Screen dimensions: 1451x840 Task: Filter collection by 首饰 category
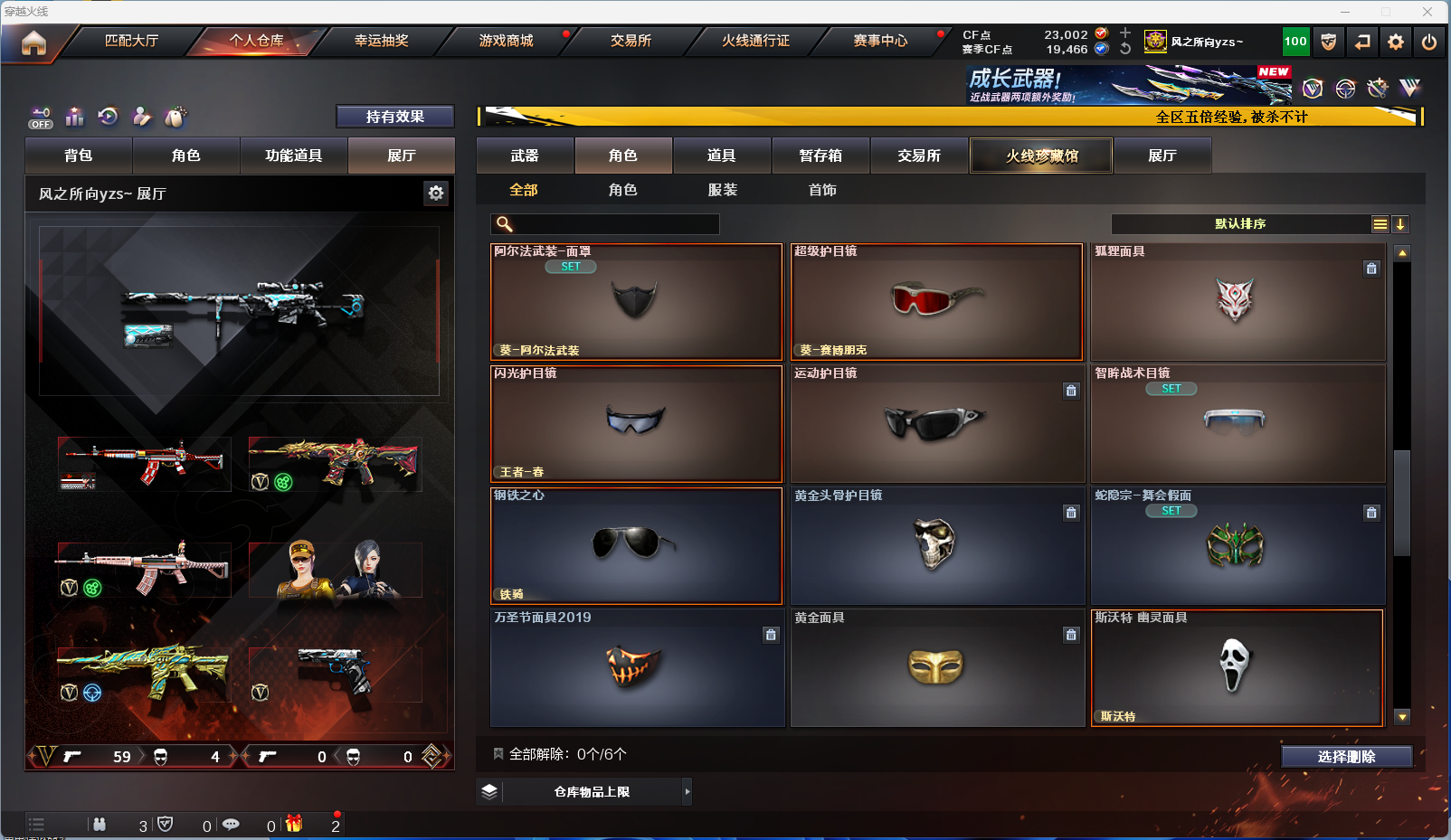click(822, 190)
